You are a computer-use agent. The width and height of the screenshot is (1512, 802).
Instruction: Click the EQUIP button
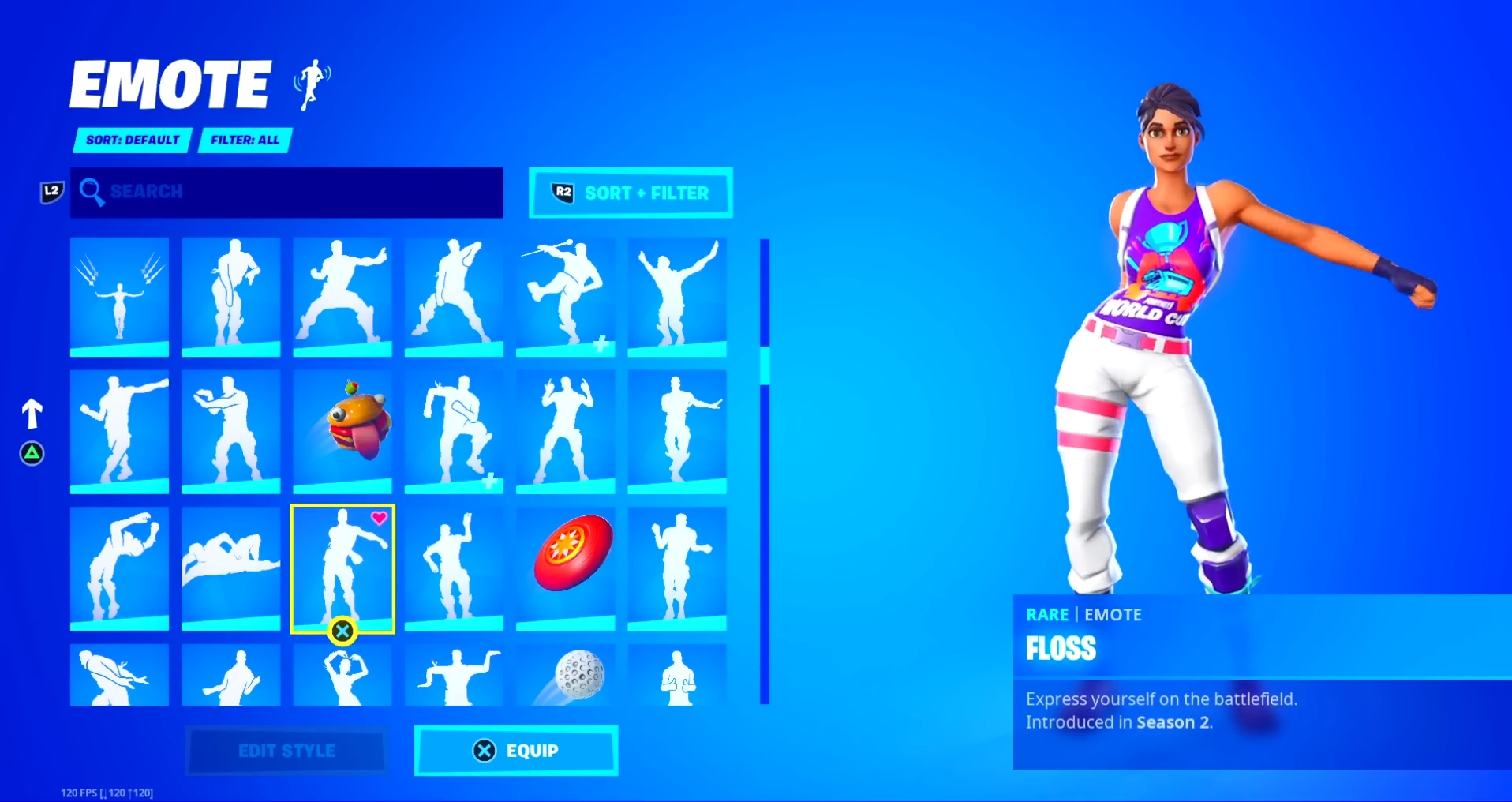516,751
